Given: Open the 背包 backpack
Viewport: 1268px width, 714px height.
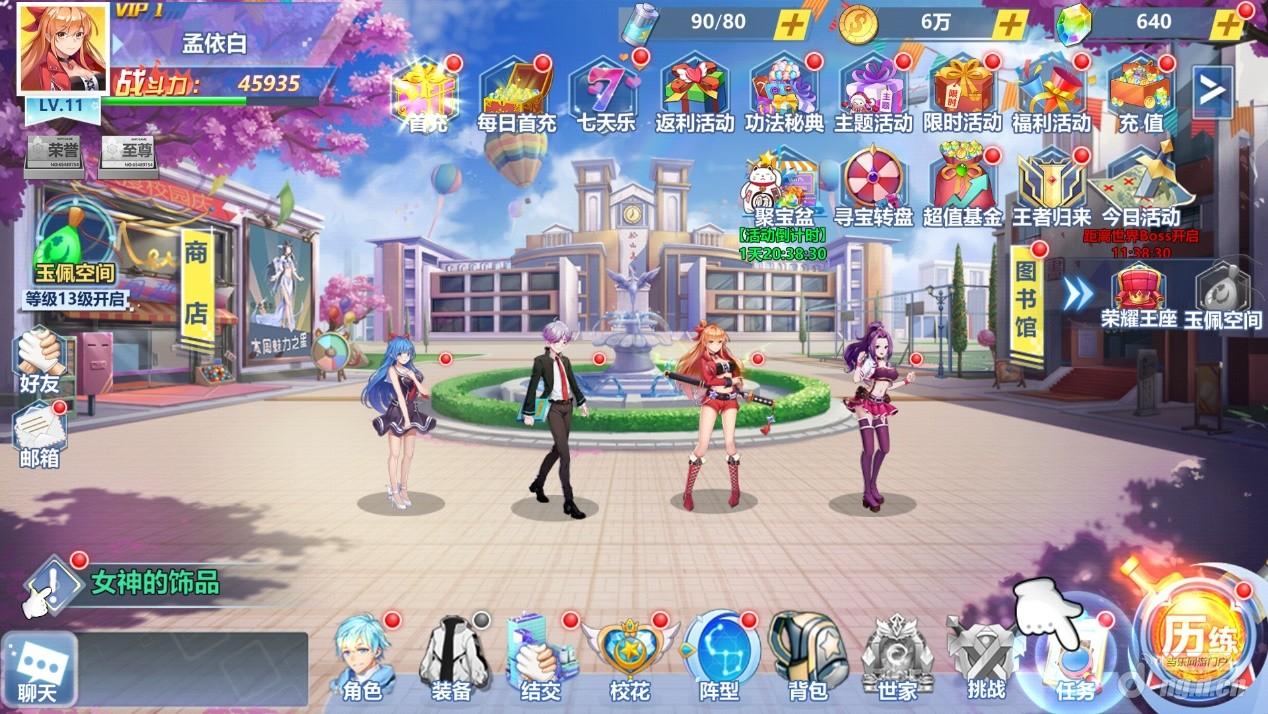Looking at the screenshot, I should [808, 656].
